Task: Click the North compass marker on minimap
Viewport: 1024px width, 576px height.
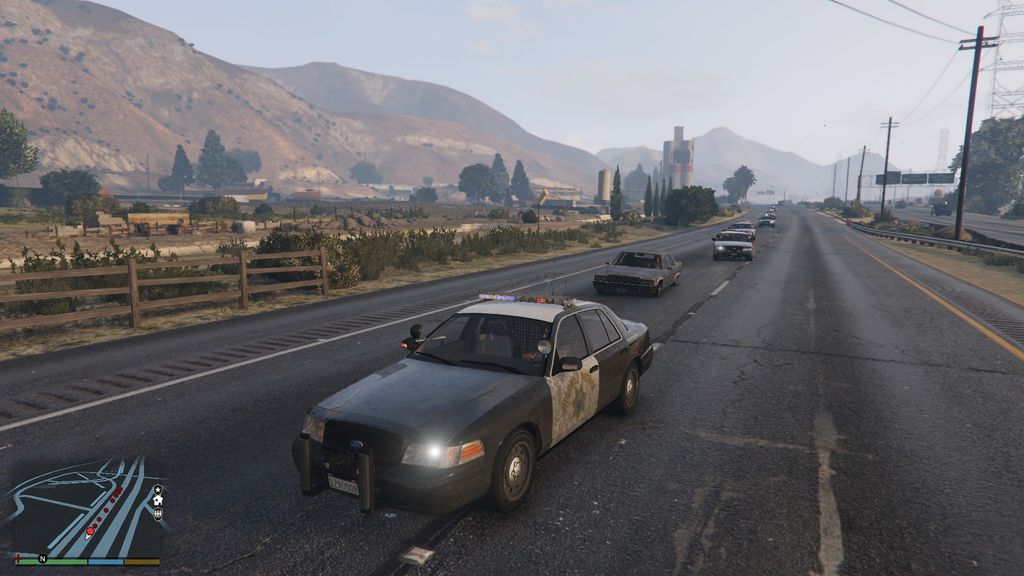Action: (42, 559)
